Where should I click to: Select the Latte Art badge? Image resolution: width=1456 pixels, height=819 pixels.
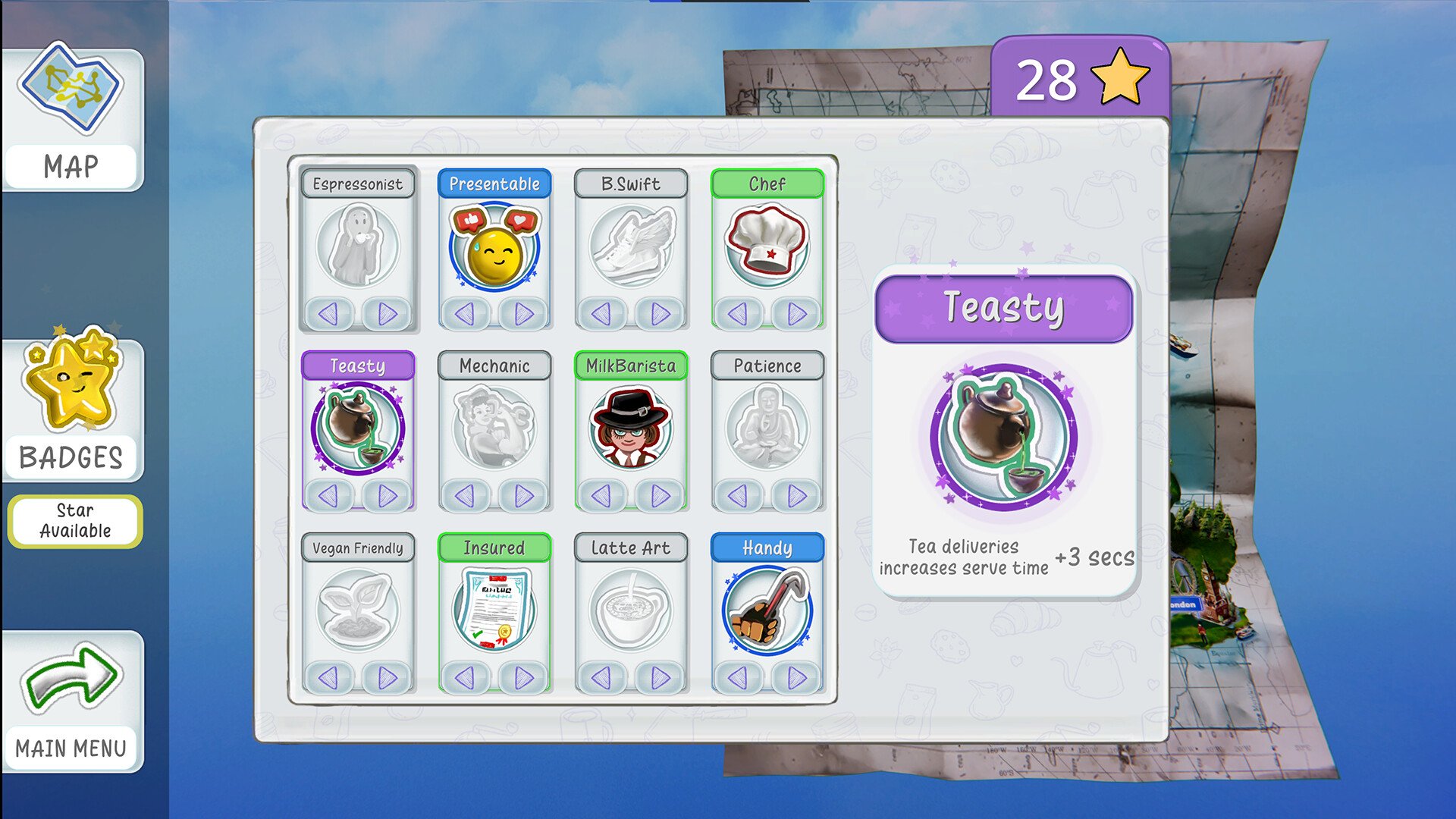coord(630,609)
